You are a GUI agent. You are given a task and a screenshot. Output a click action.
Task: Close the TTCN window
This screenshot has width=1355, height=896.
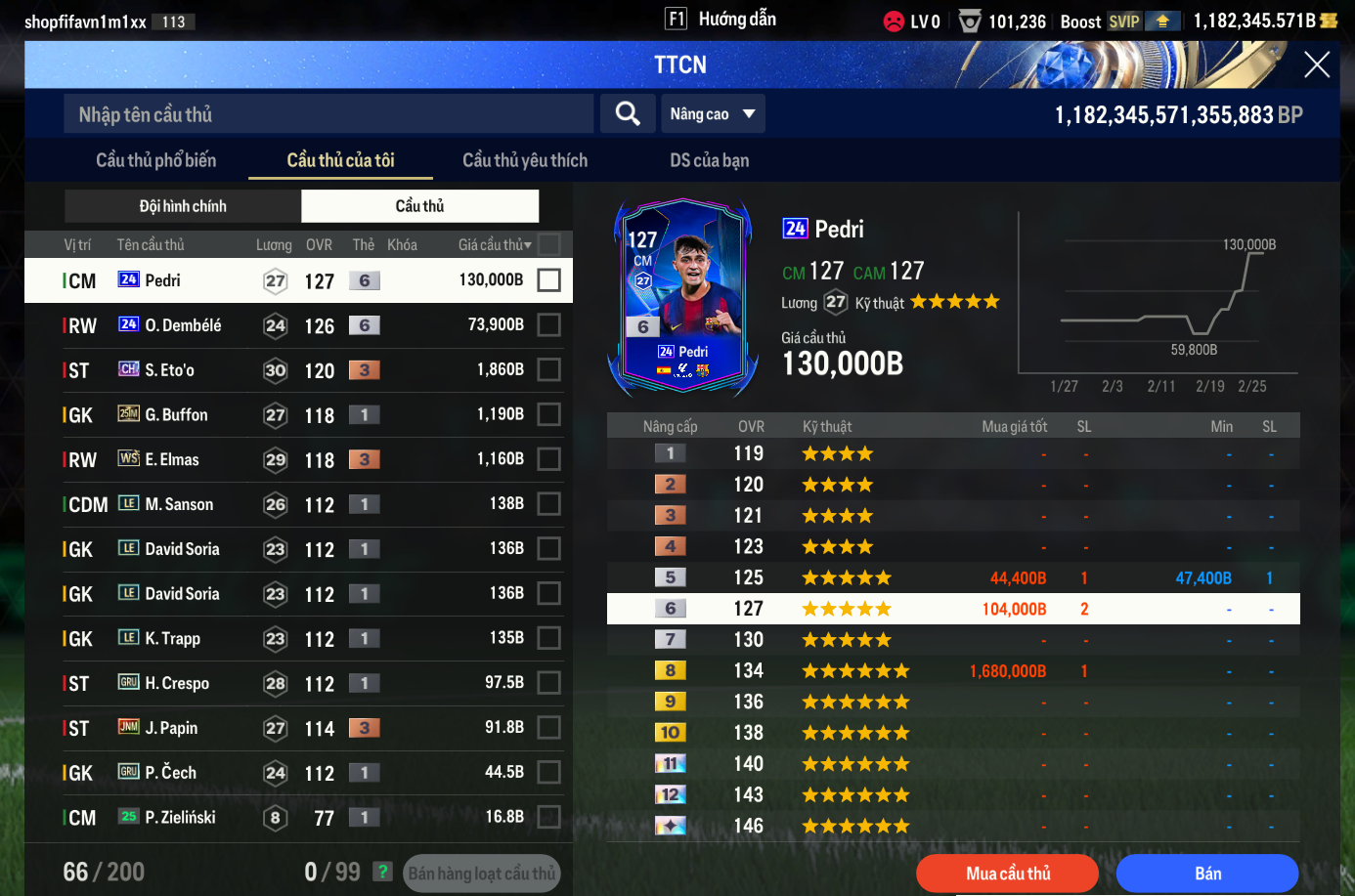pyautogui.click(x=1316, y=65)
